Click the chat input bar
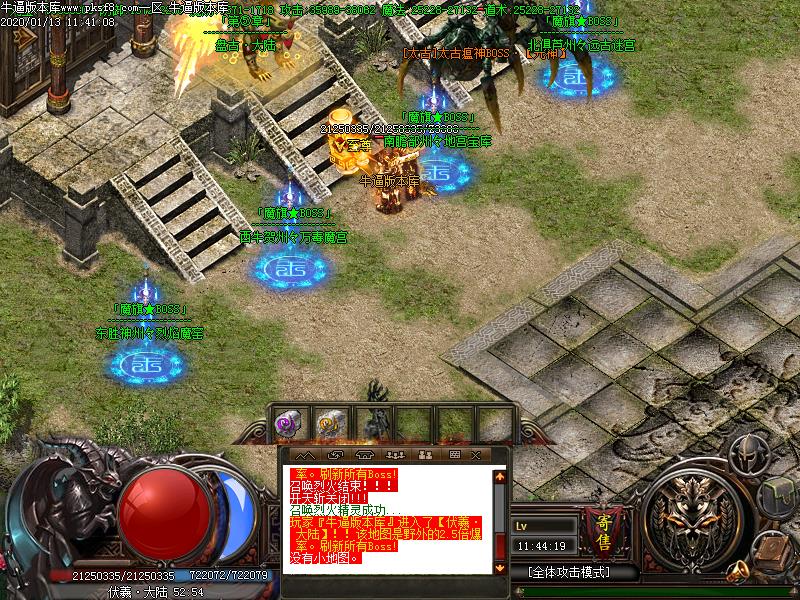This screenshot has height=600, width=800. [390, 585]
